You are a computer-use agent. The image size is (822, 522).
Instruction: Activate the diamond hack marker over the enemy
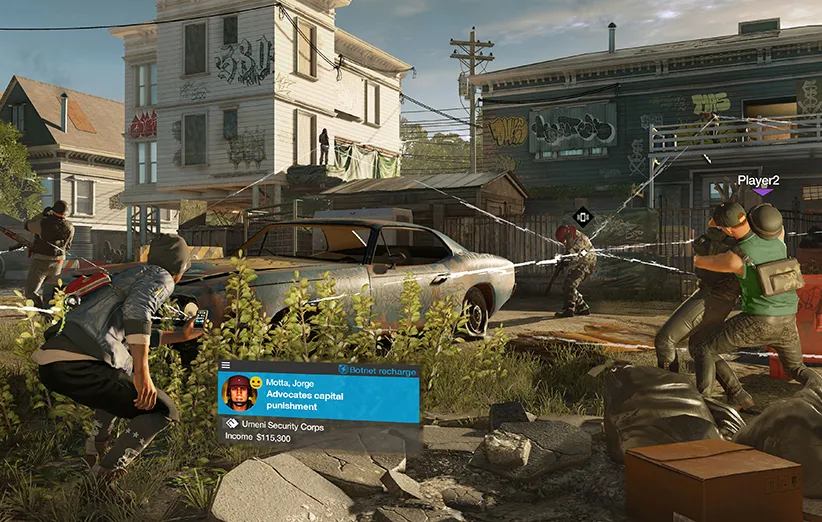[x=583, y=215]
